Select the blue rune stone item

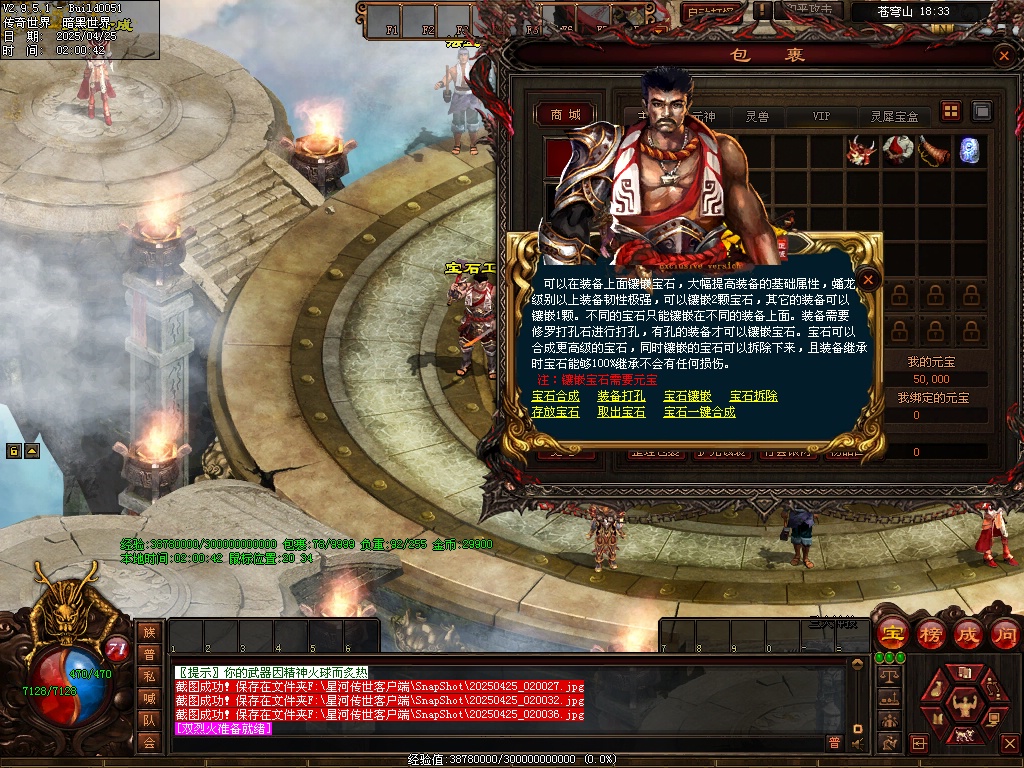point(968,151)
